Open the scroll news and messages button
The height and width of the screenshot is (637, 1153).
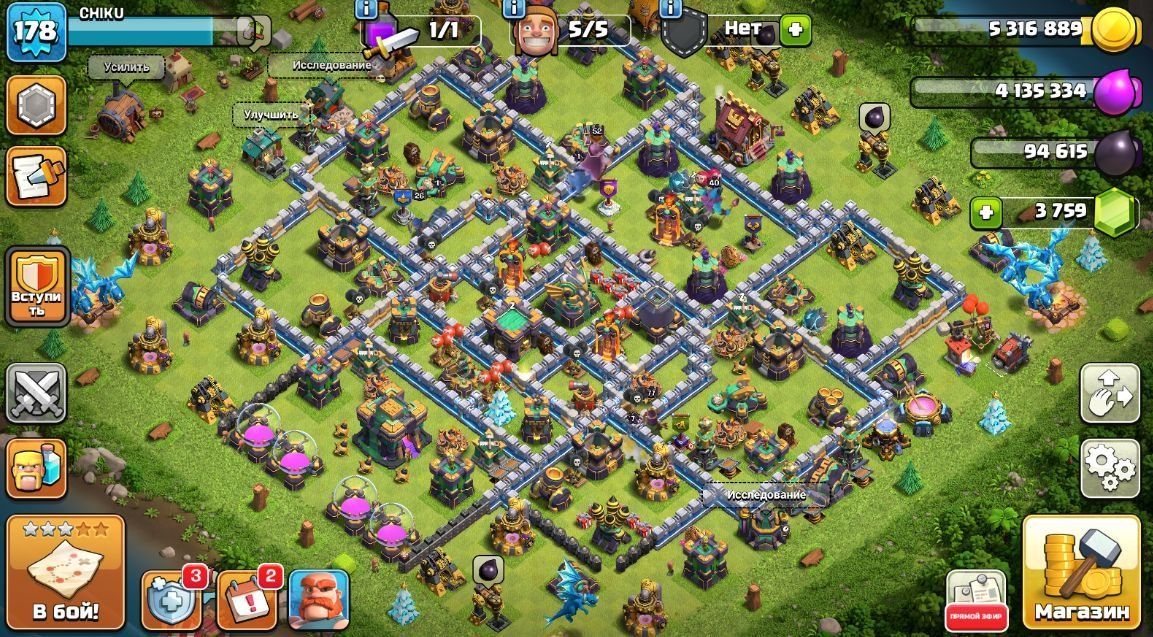pyautogui.click(x=37, y=176)
